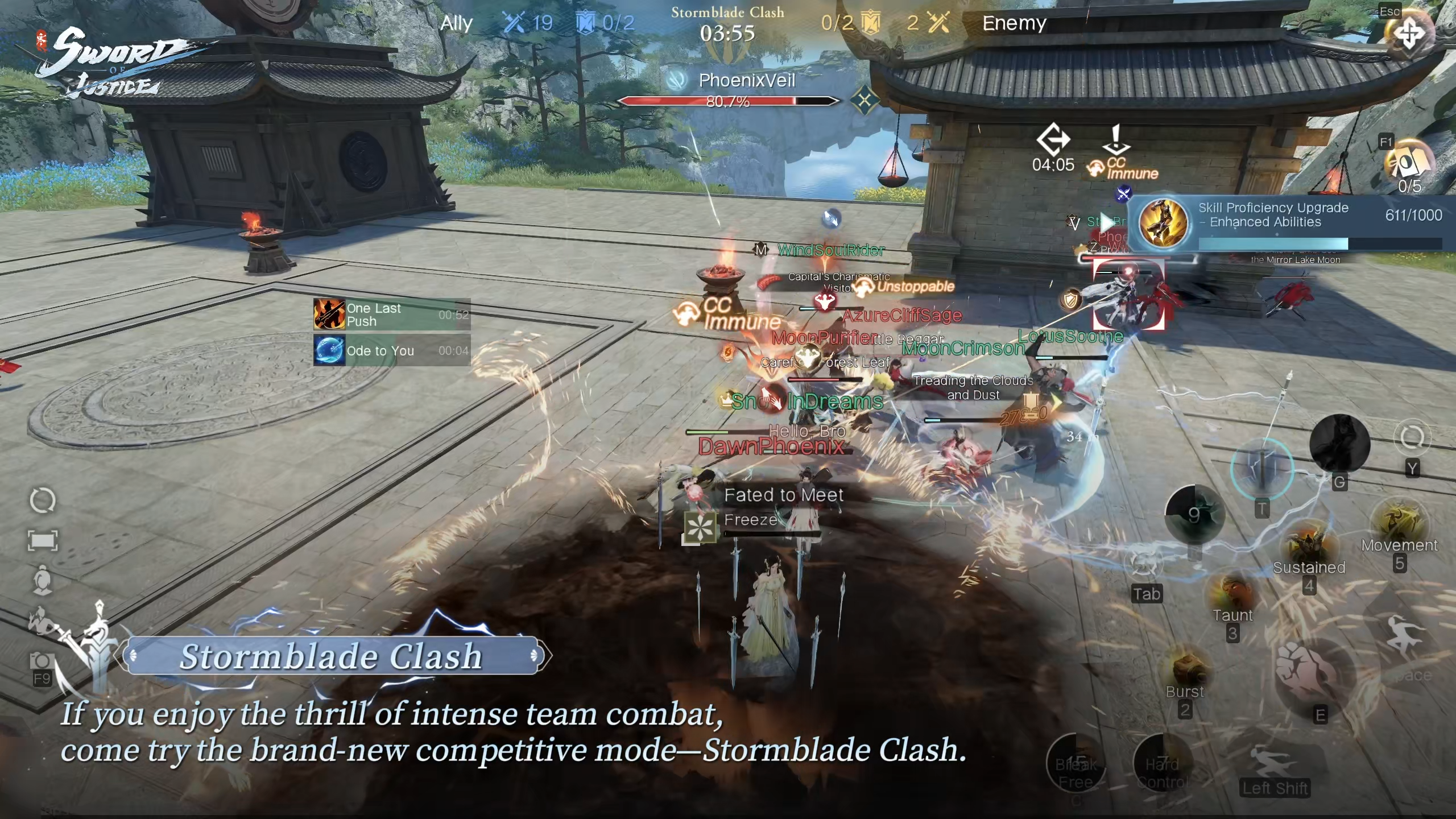1456x819 pixels.
Task: Select the One Last Push buff entry
Action: [x=391, y=315]
